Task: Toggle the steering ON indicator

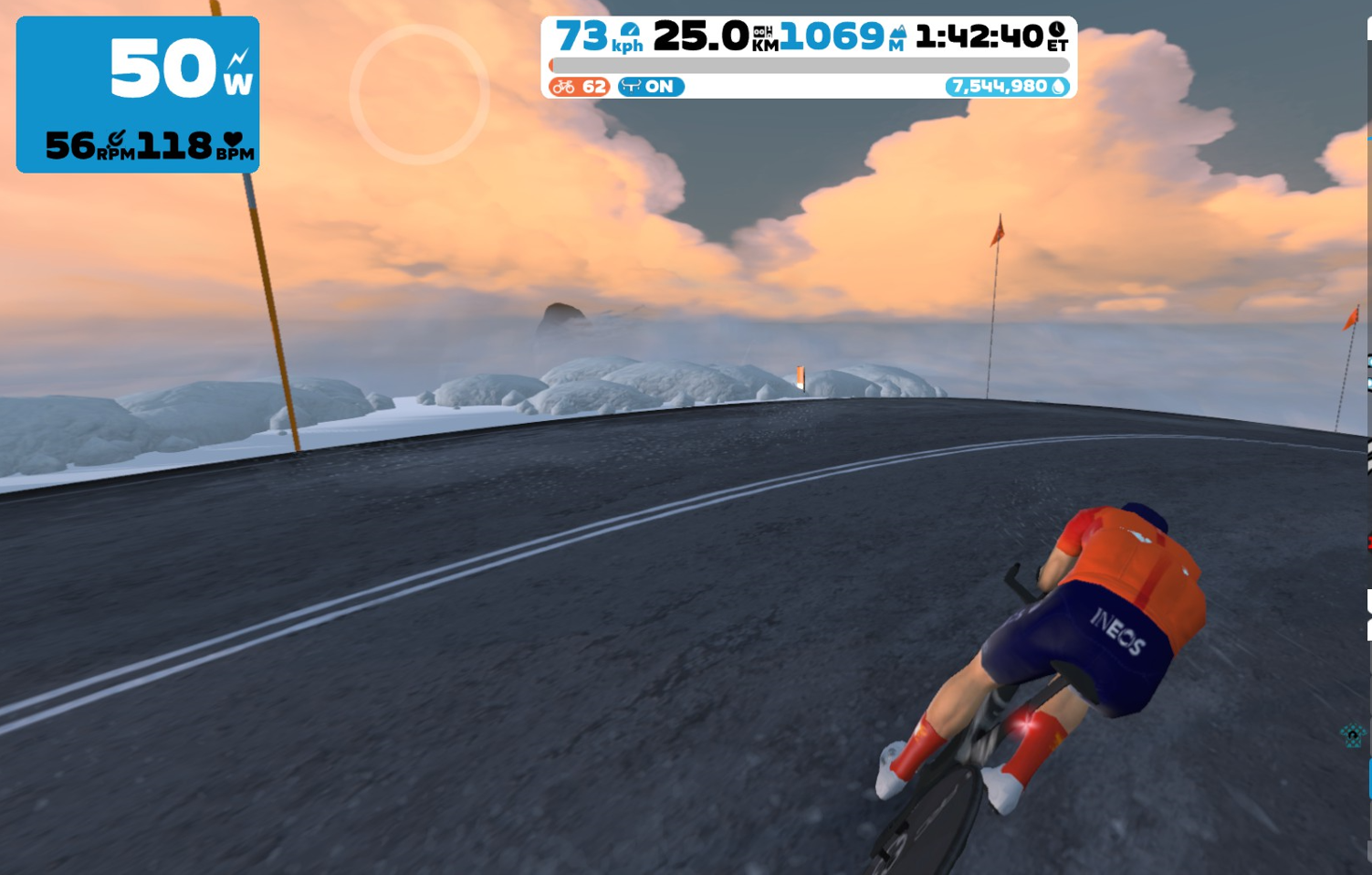Action: coord(650,87)
